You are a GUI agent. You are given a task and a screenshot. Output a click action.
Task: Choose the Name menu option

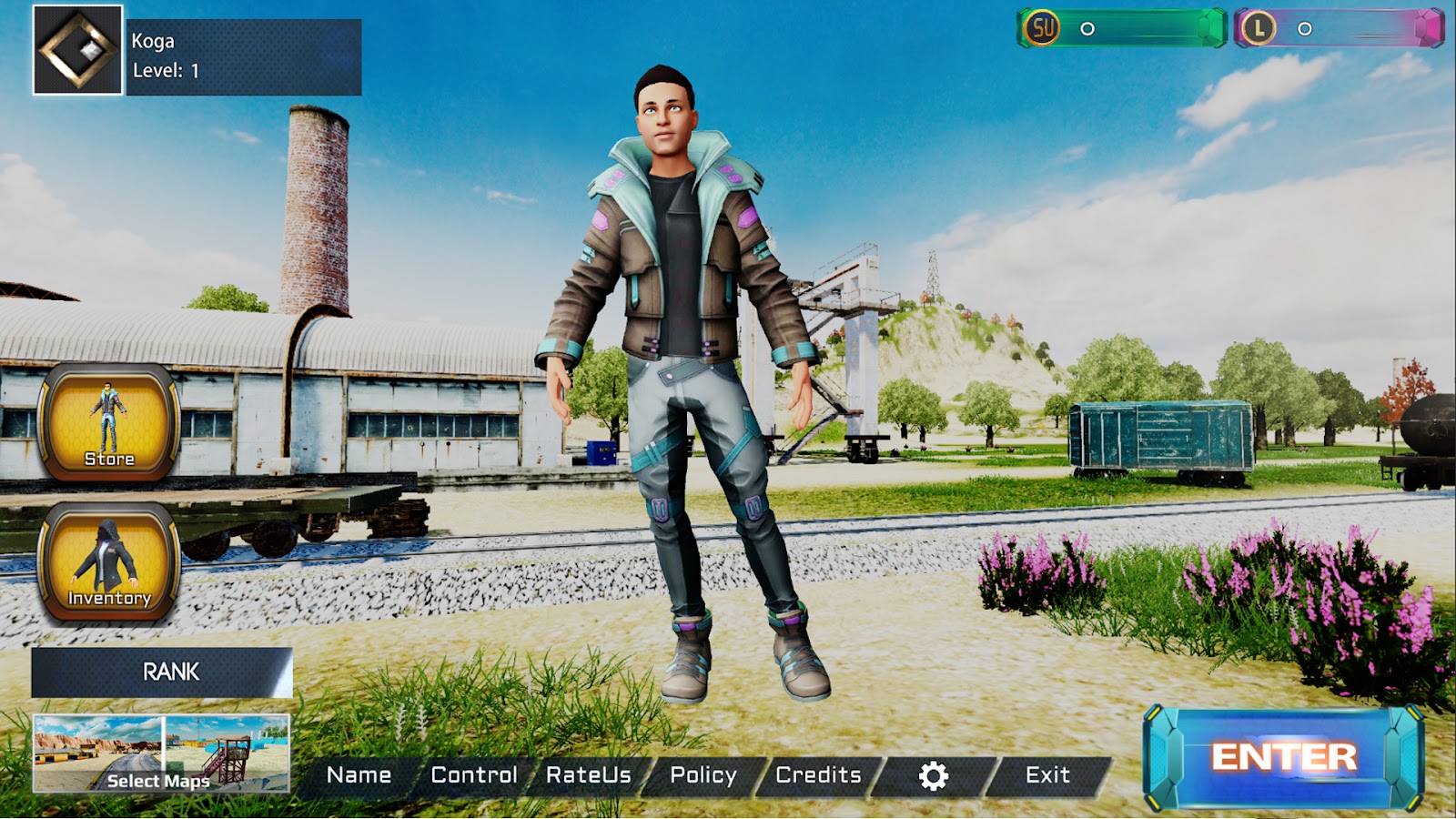(x=359, y=775)
